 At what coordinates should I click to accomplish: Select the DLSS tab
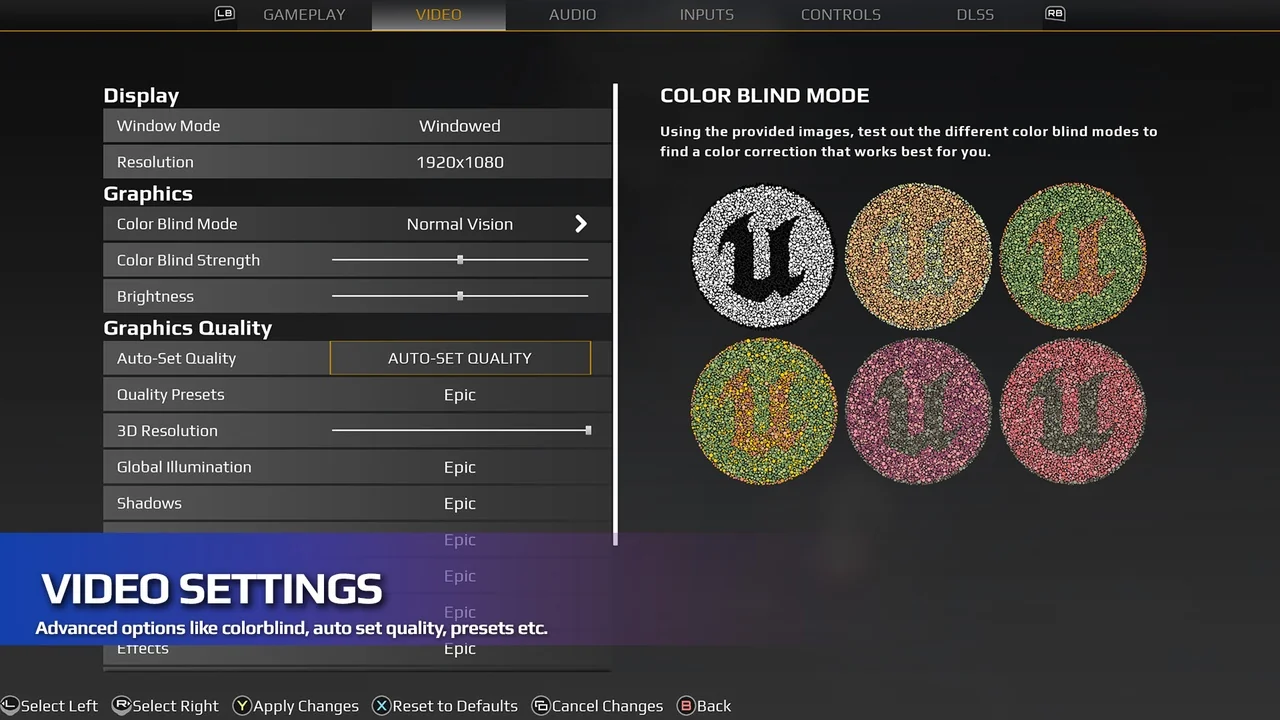pyautogui.click(x=974, y=15)
